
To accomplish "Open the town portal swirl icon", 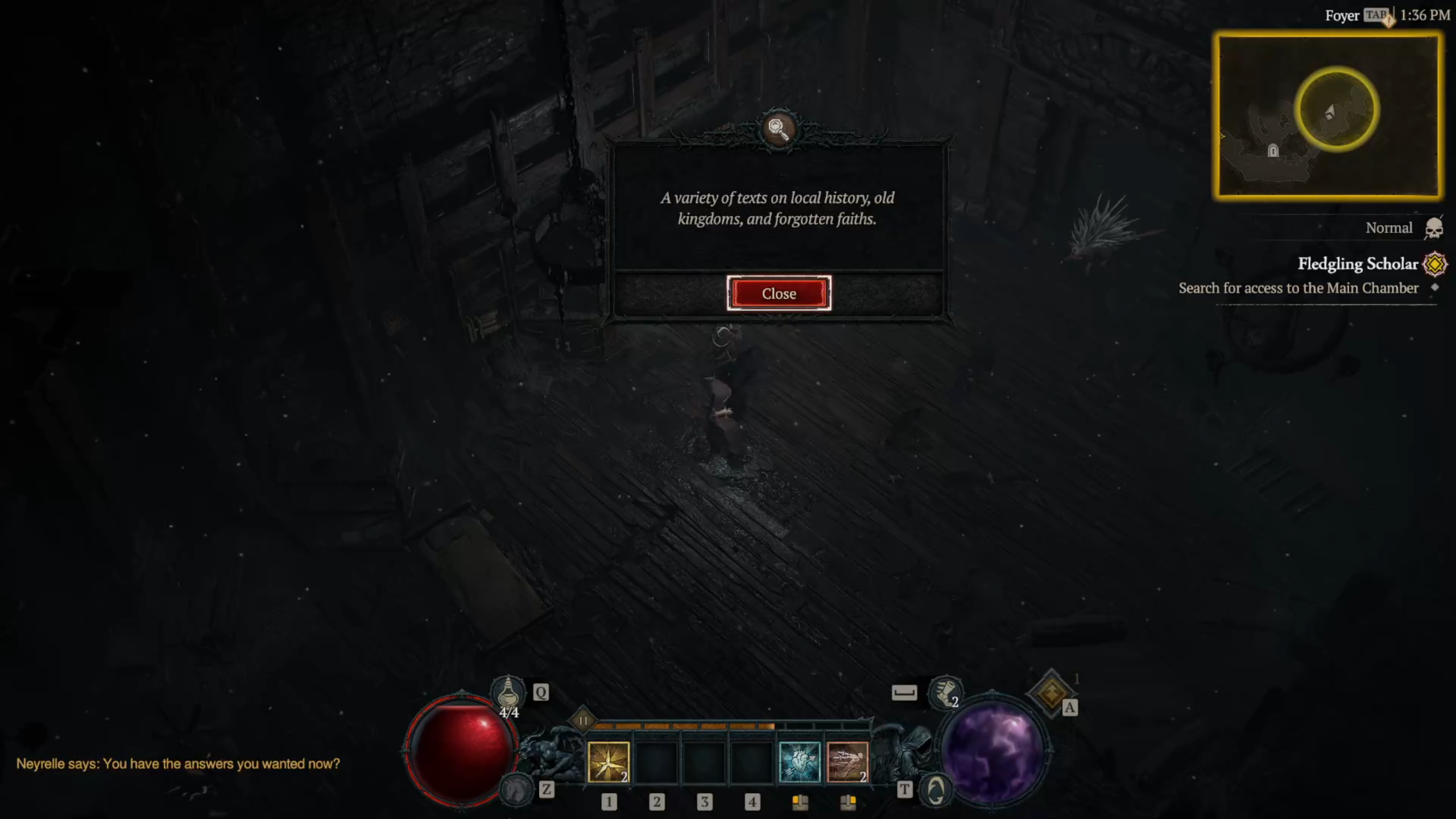I will 936,790.
